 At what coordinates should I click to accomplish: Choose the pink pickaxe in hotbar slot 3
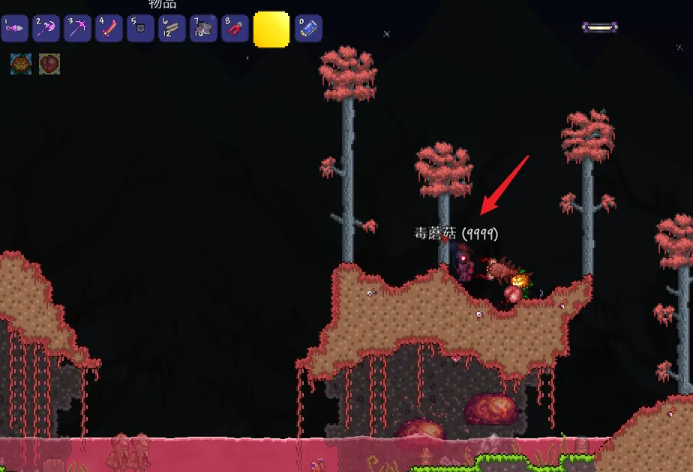tap(78, 28)
